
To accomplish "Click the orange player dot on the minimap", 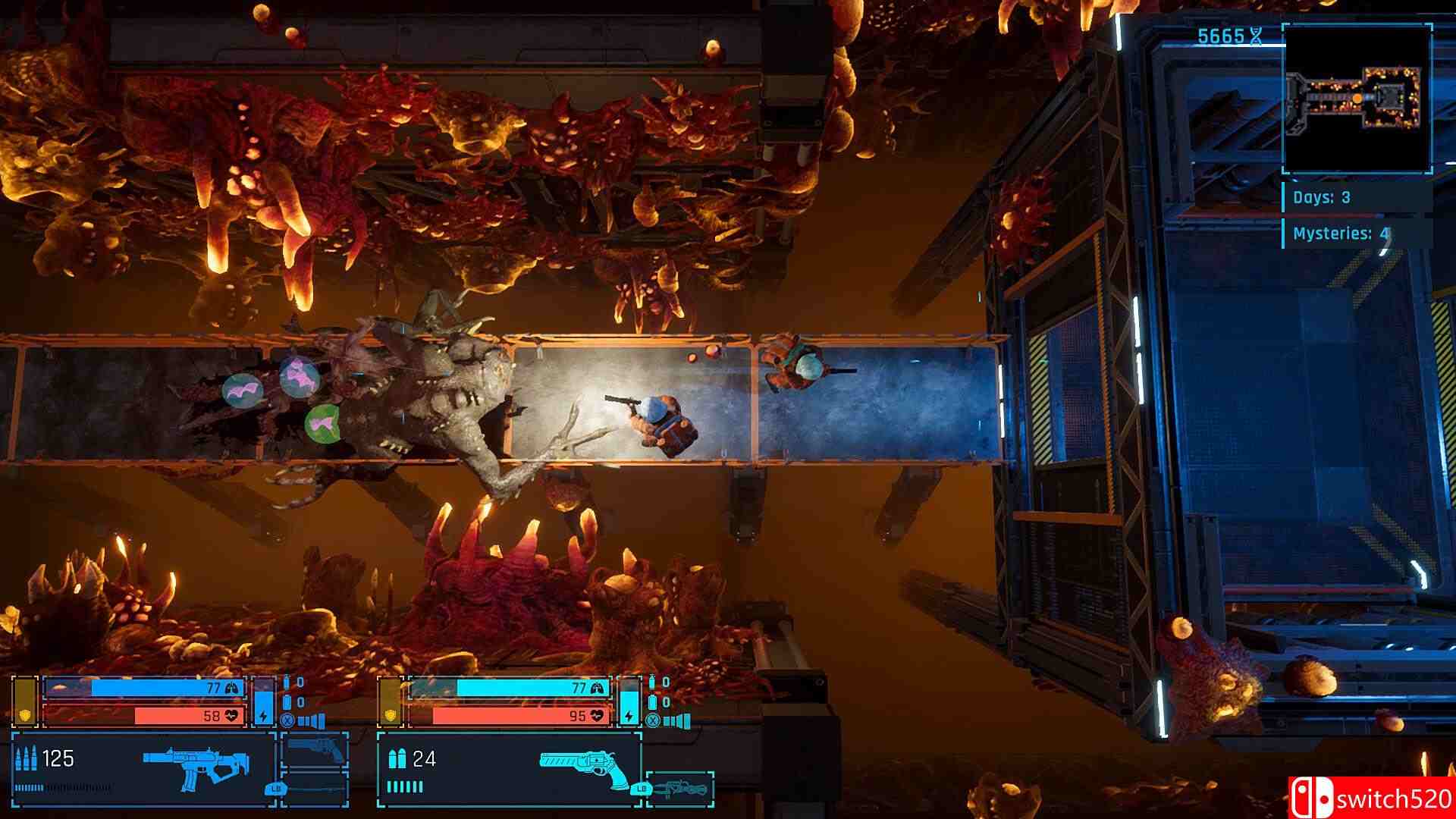I will coord(1357,97).
